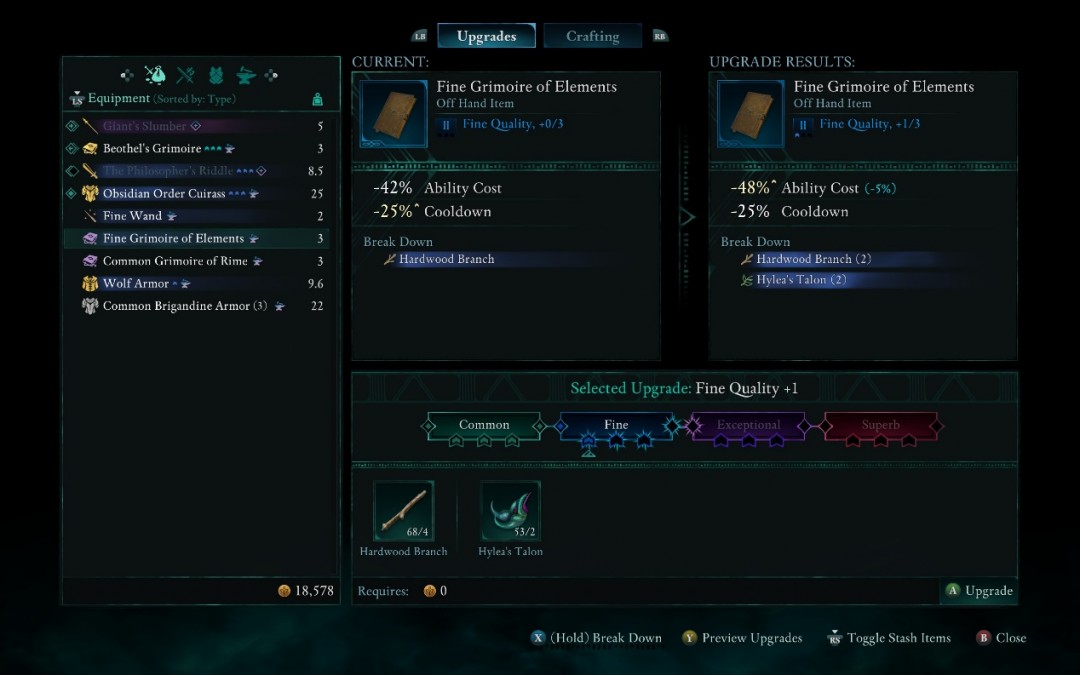The image size is (1080, 675).
Task: Select the Hylea's Talon material slot
Action: tap(511, 511)
